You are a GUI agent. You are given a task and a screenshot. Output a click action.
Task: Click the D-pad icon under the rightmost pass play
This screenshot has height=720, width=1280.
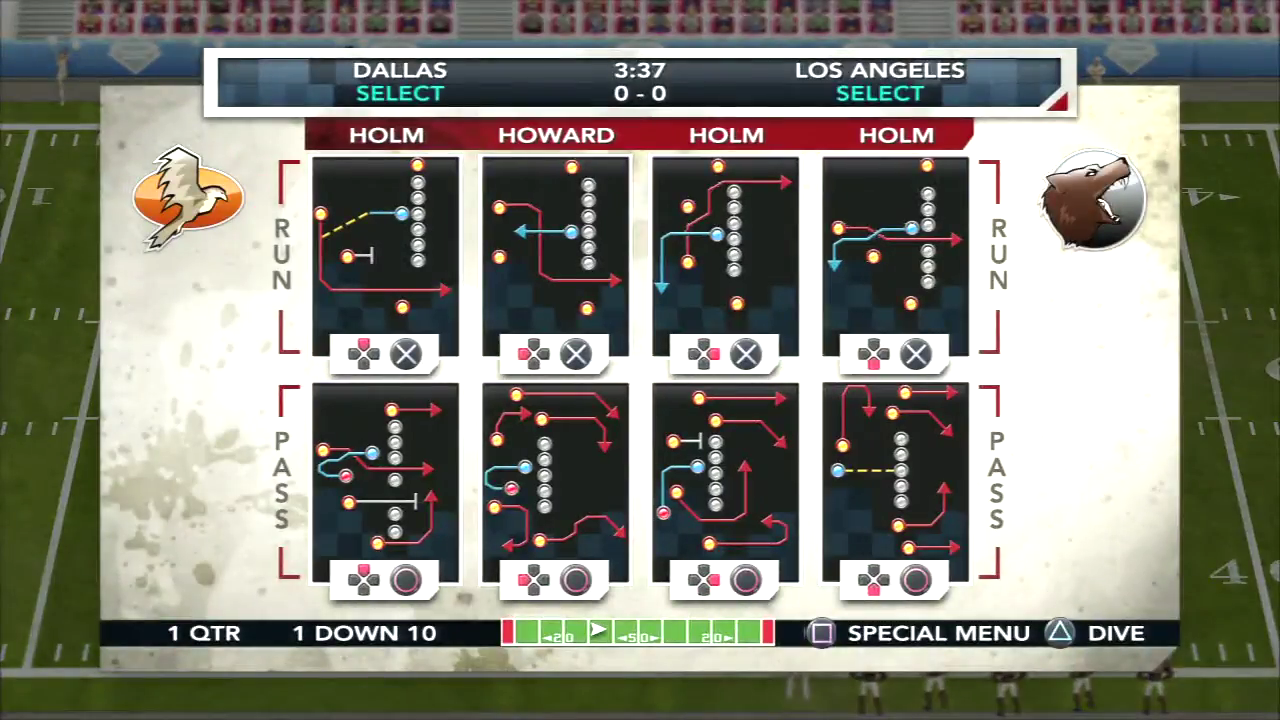pyautogui.click(x=873, y=580)
